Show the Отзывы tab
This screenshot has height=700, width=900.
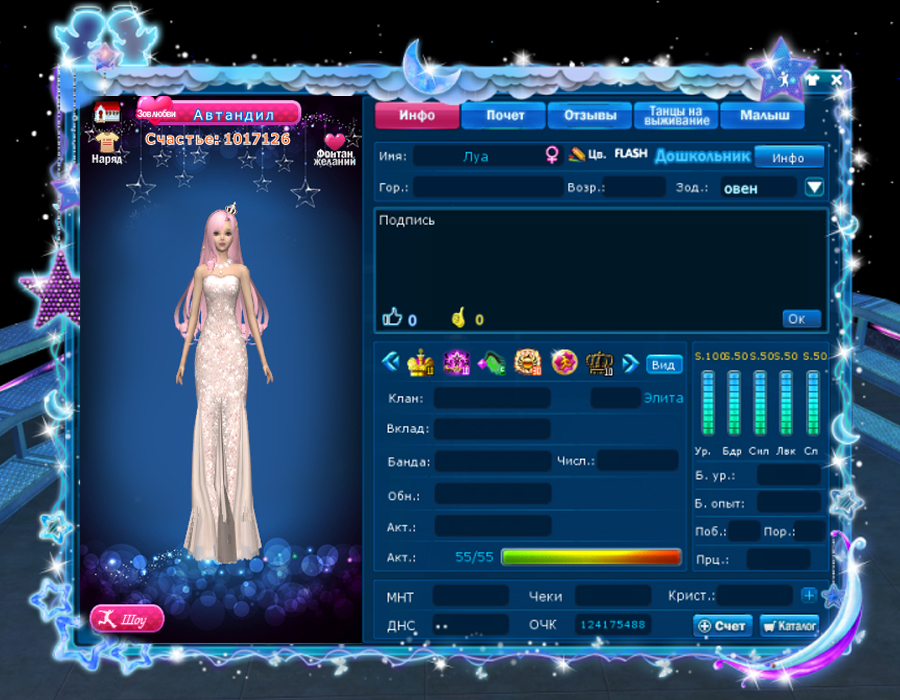pos(590,116)
